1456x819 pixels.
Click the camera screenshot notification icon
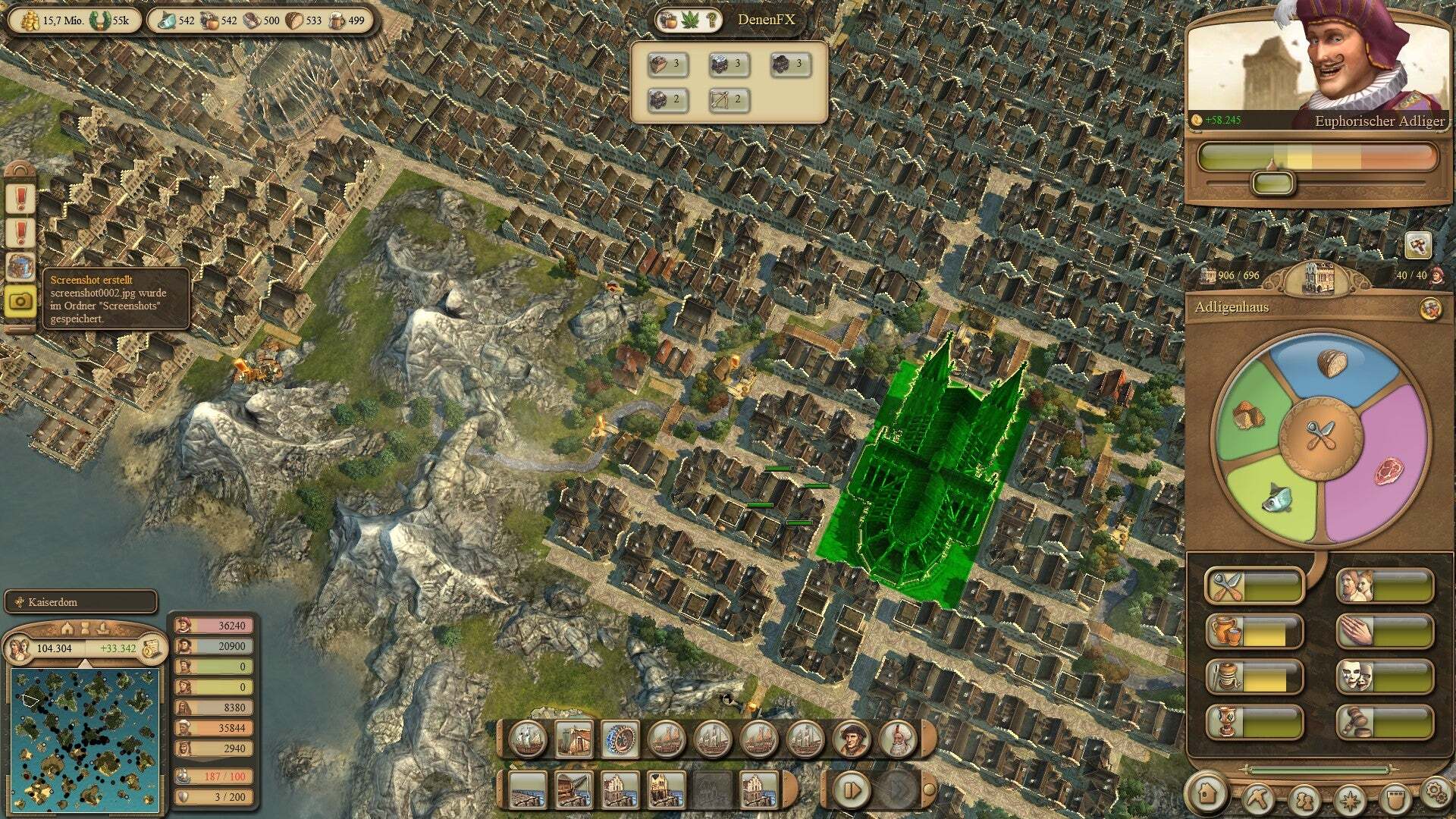20,301
